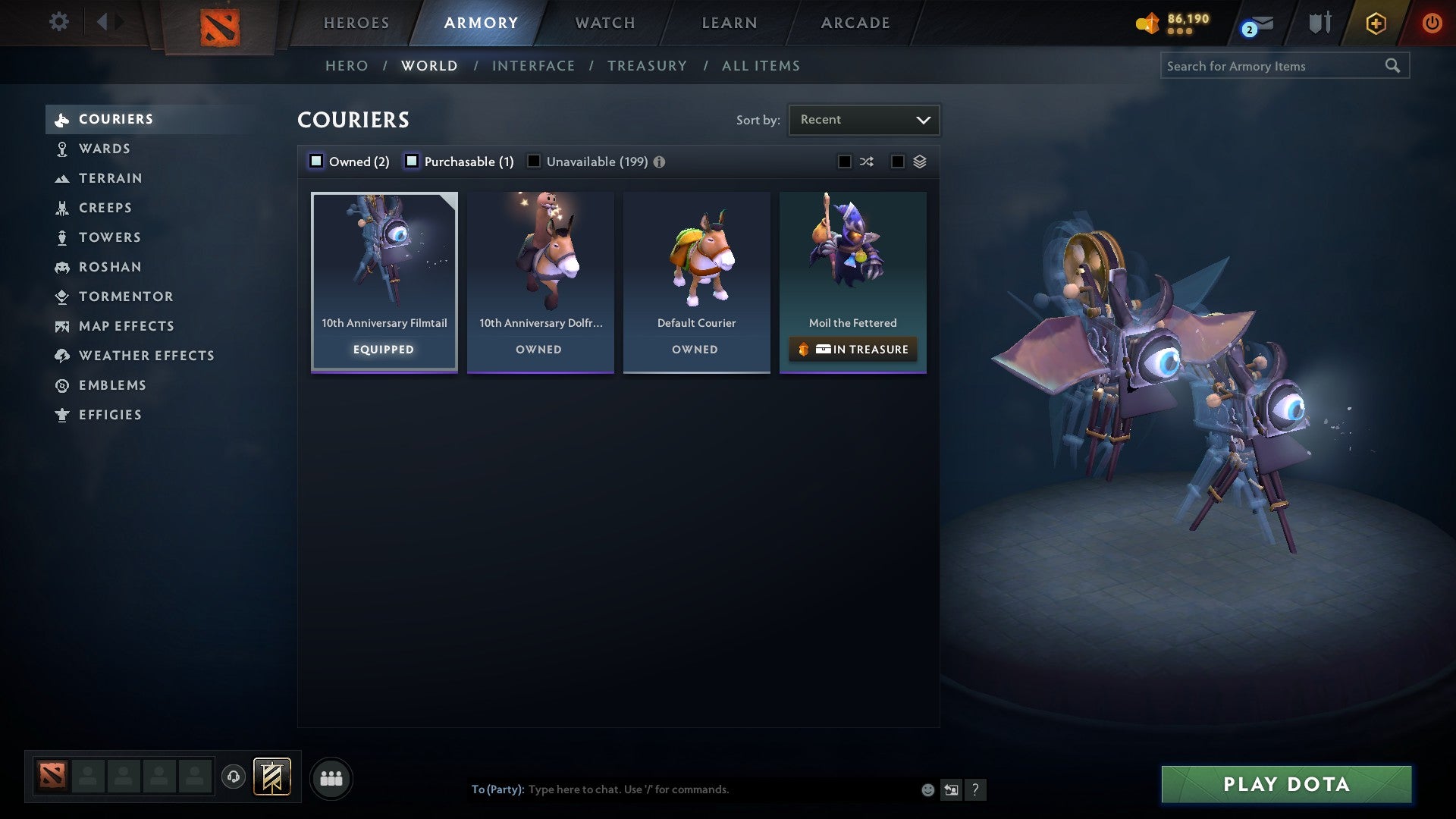Image resolution: width=1456 pixels, height=819 pixels.
Task: Open the Watch menu
Action: (x=604, y=23)
